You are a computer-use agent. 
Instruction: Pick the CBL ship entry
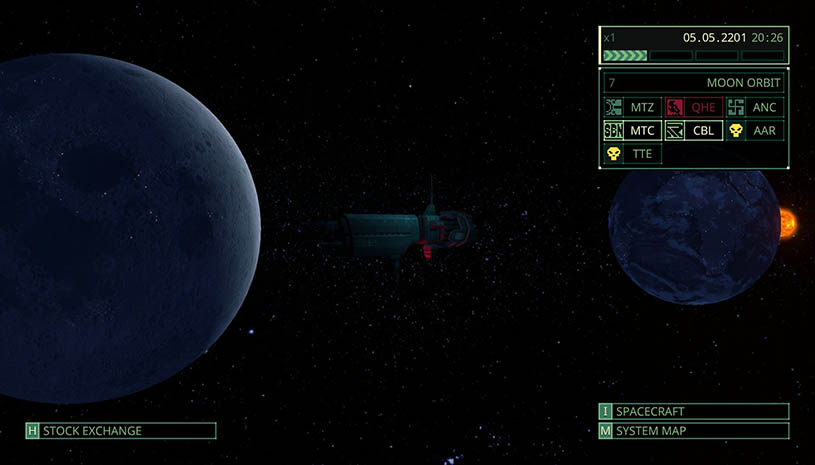tap(693, 131)
